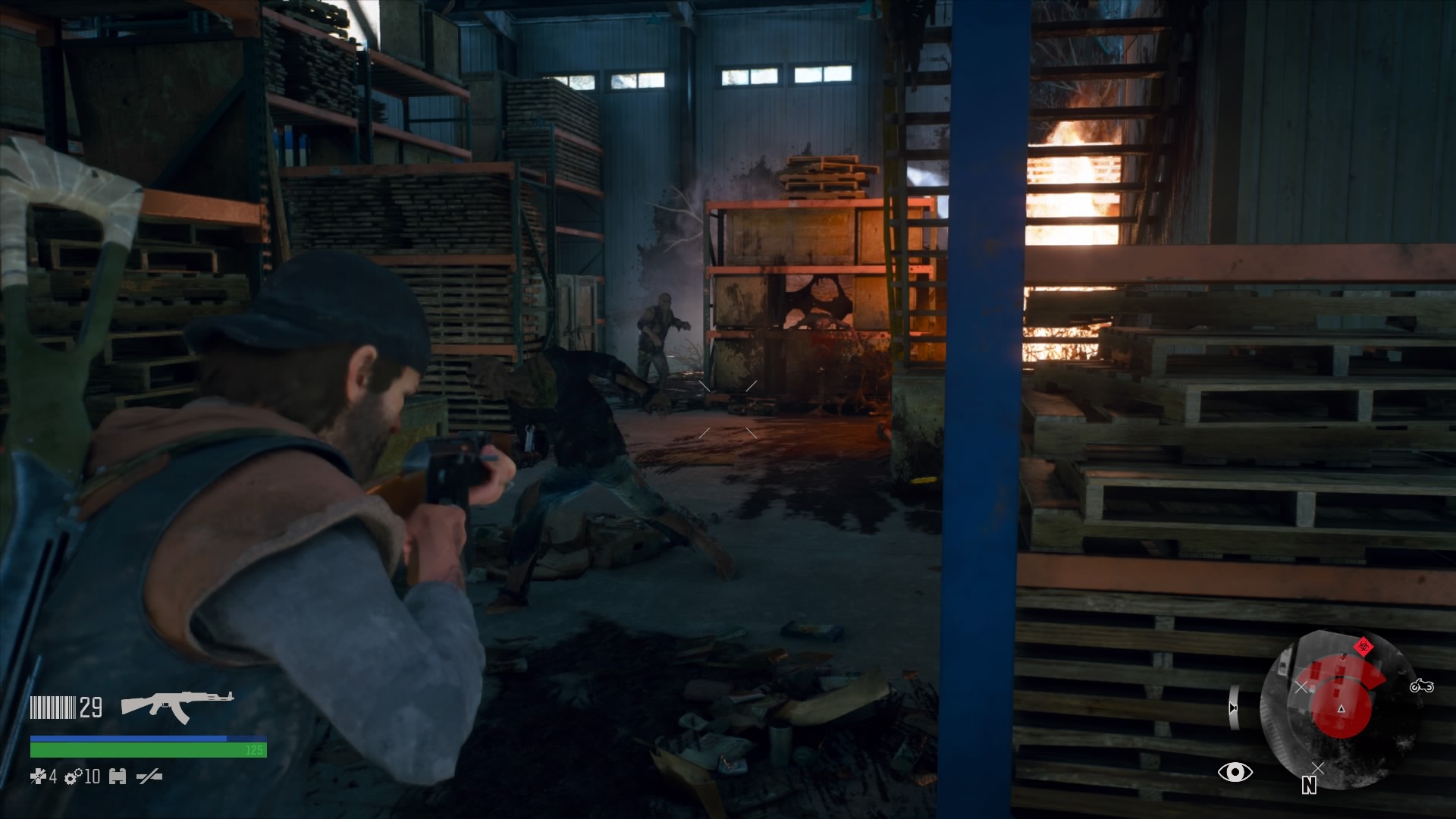Click the medkit icon showing 4

point(42,777)
